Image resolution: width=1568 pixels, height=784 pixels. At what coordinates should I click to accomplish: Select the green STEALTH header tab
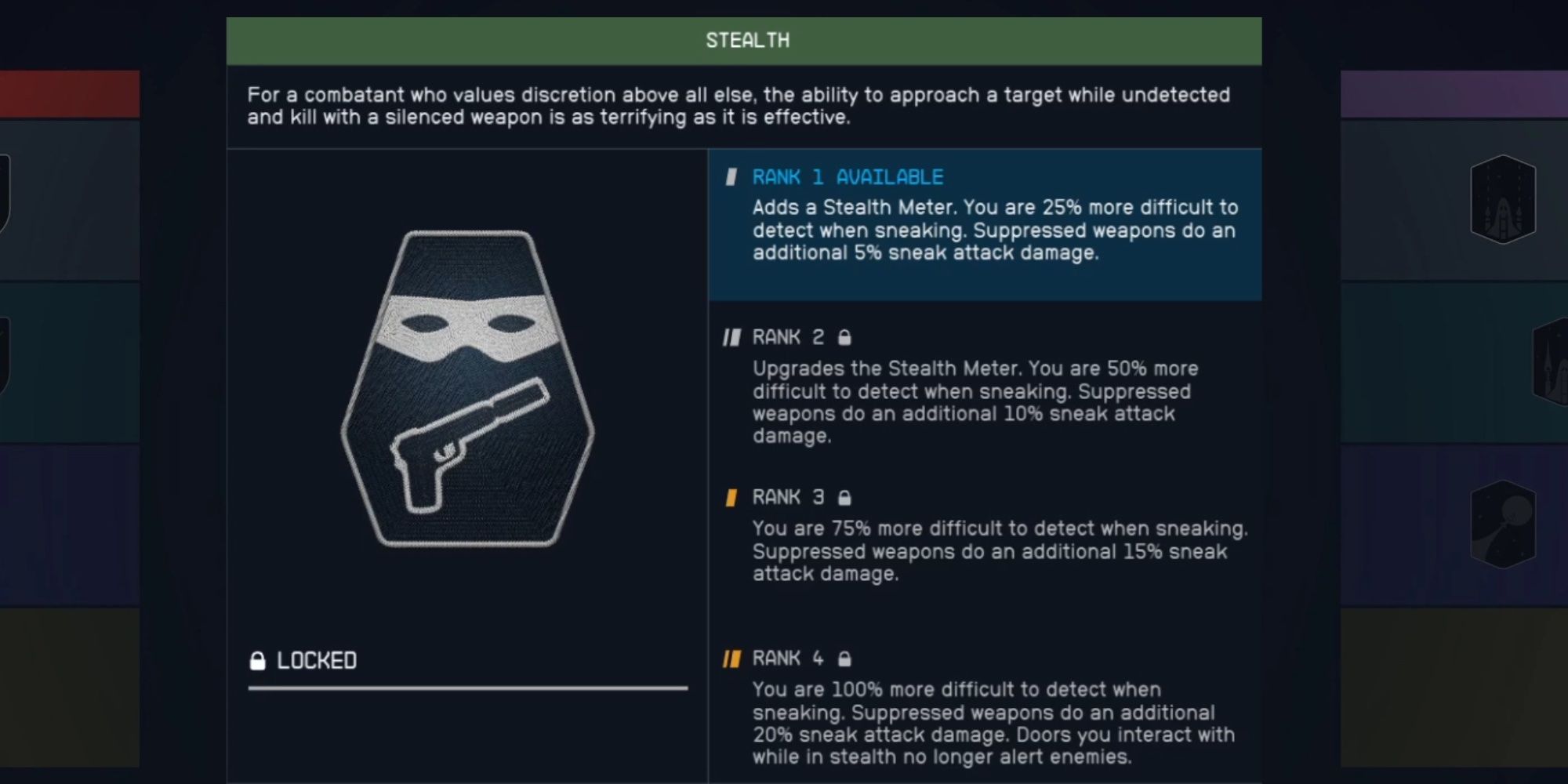point(749,40)
